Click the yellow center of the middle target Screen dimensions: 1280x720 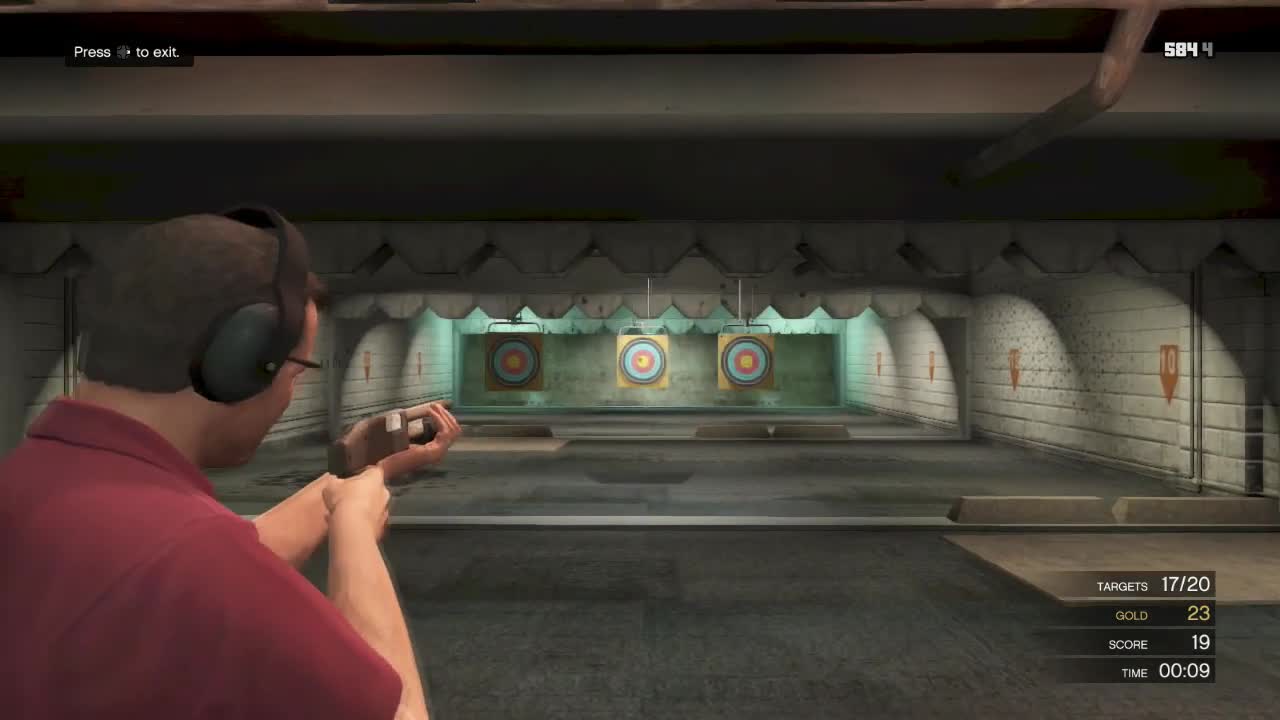[640, 361]
